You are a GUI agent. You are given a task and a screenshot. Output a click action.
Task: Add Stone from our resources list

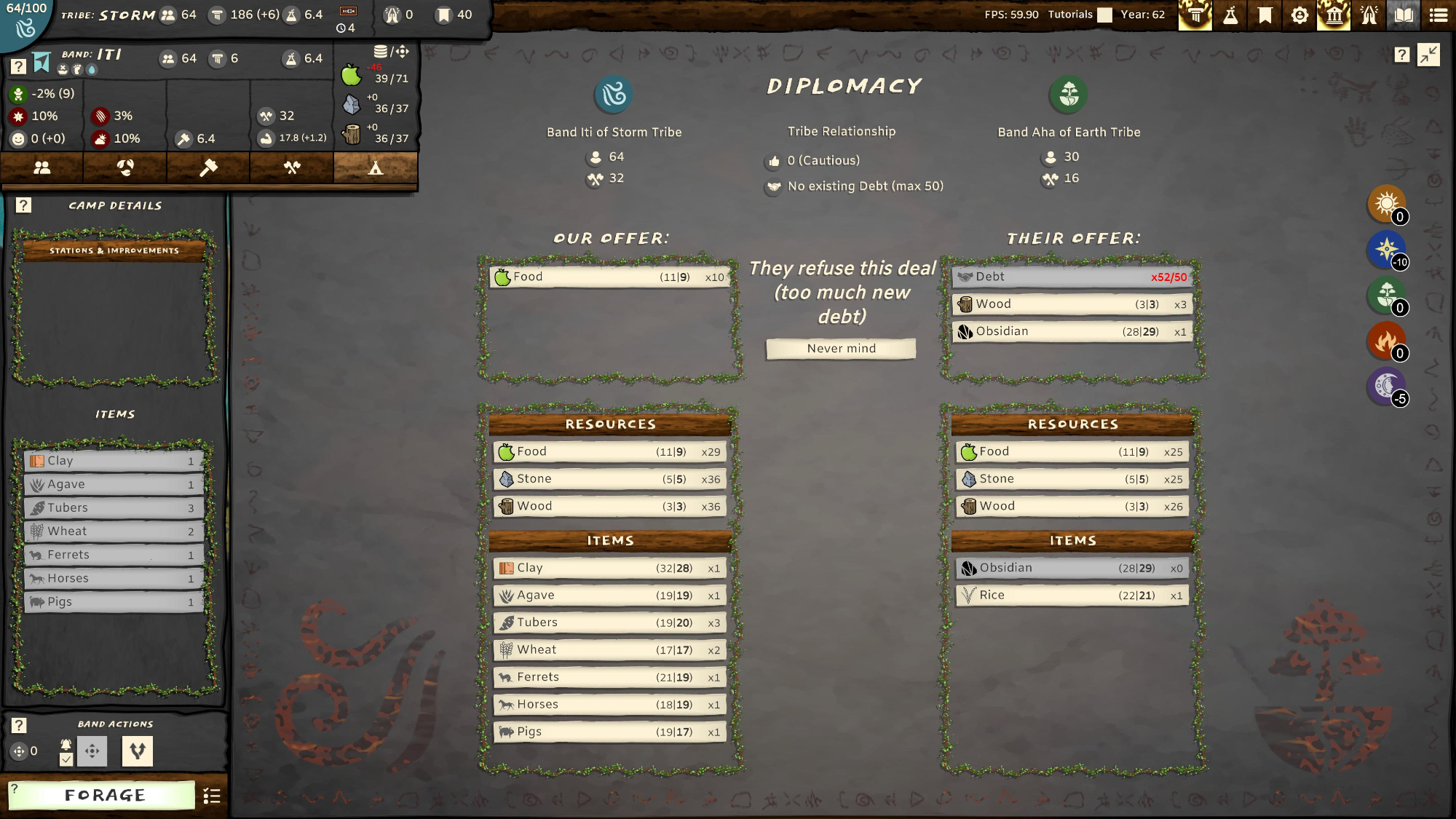[610, 479]
